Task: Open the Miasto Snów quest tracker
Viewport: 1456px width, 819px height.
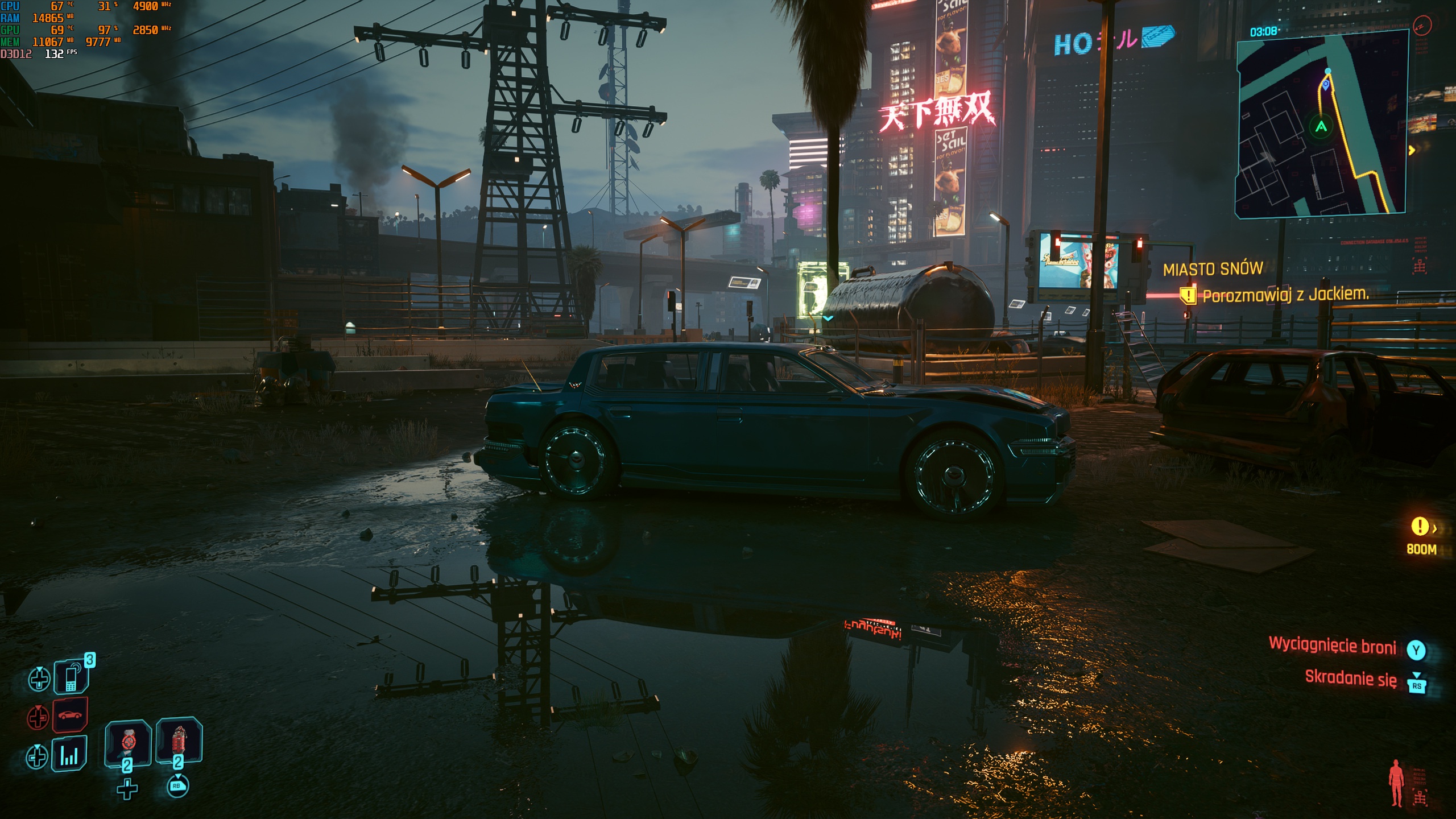Action: (1213, 269)
